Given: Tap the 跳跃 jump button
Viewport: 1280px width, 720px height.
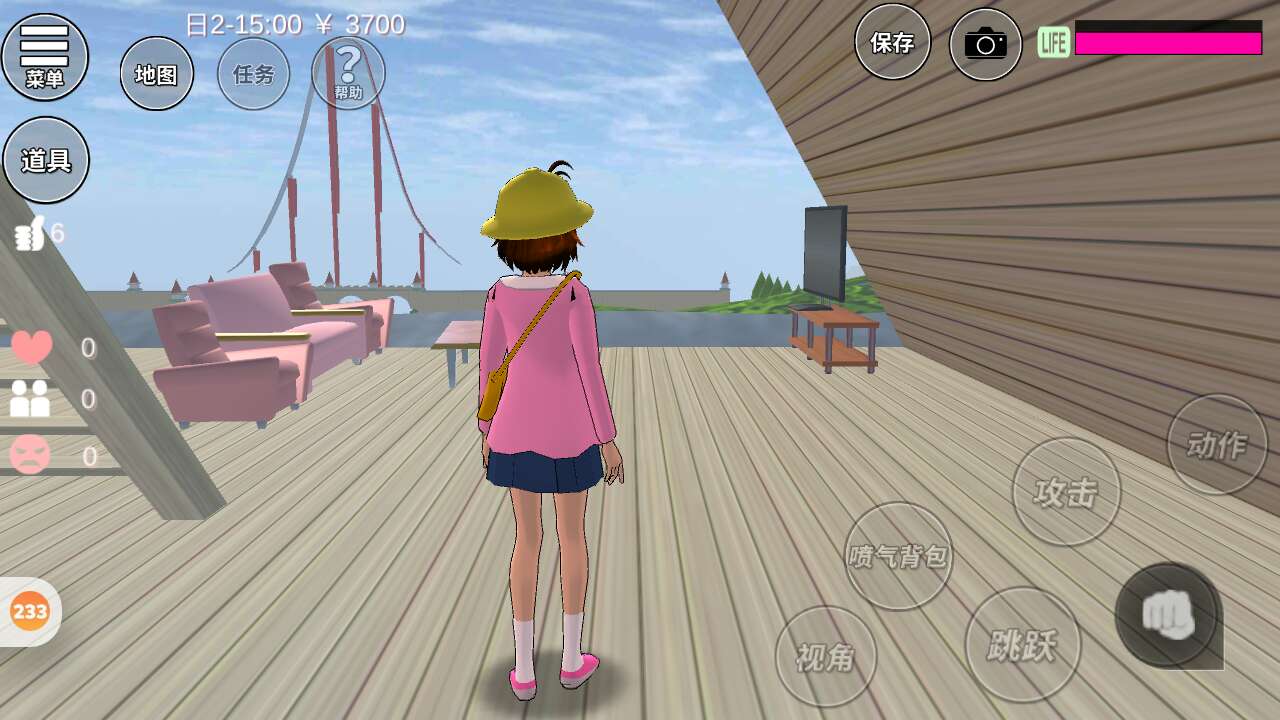Looking at the screenshot, I should click(x=1022, y=645).
